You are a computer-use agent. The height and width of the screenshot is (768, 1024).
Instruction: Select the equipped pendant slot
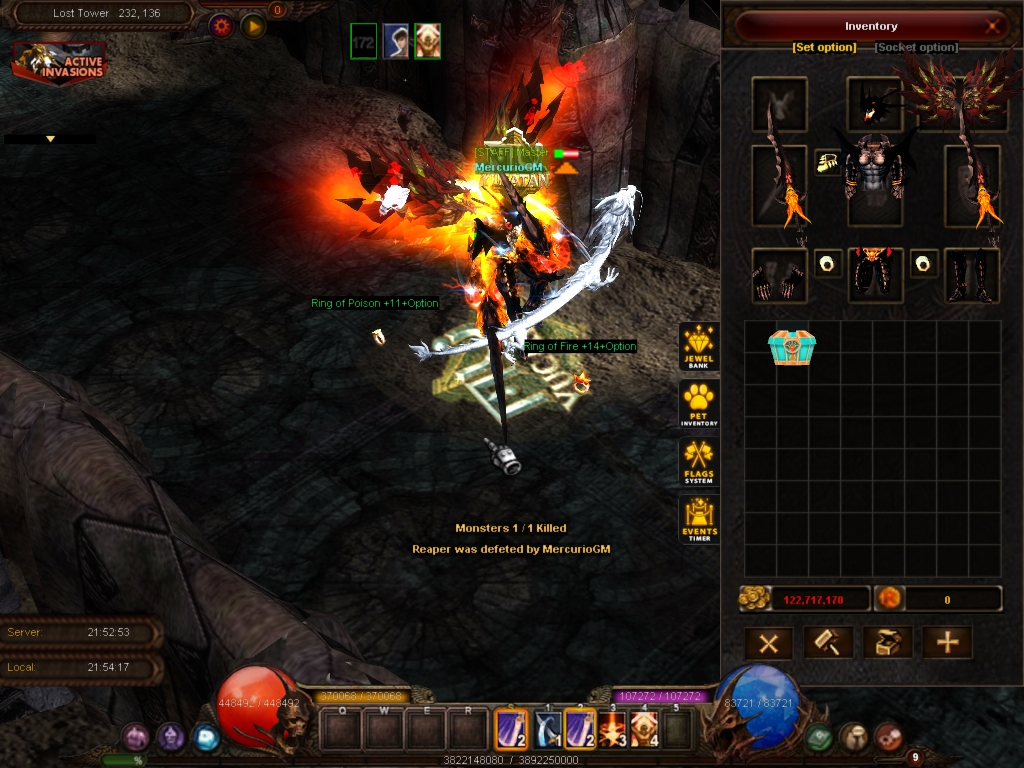827,163
